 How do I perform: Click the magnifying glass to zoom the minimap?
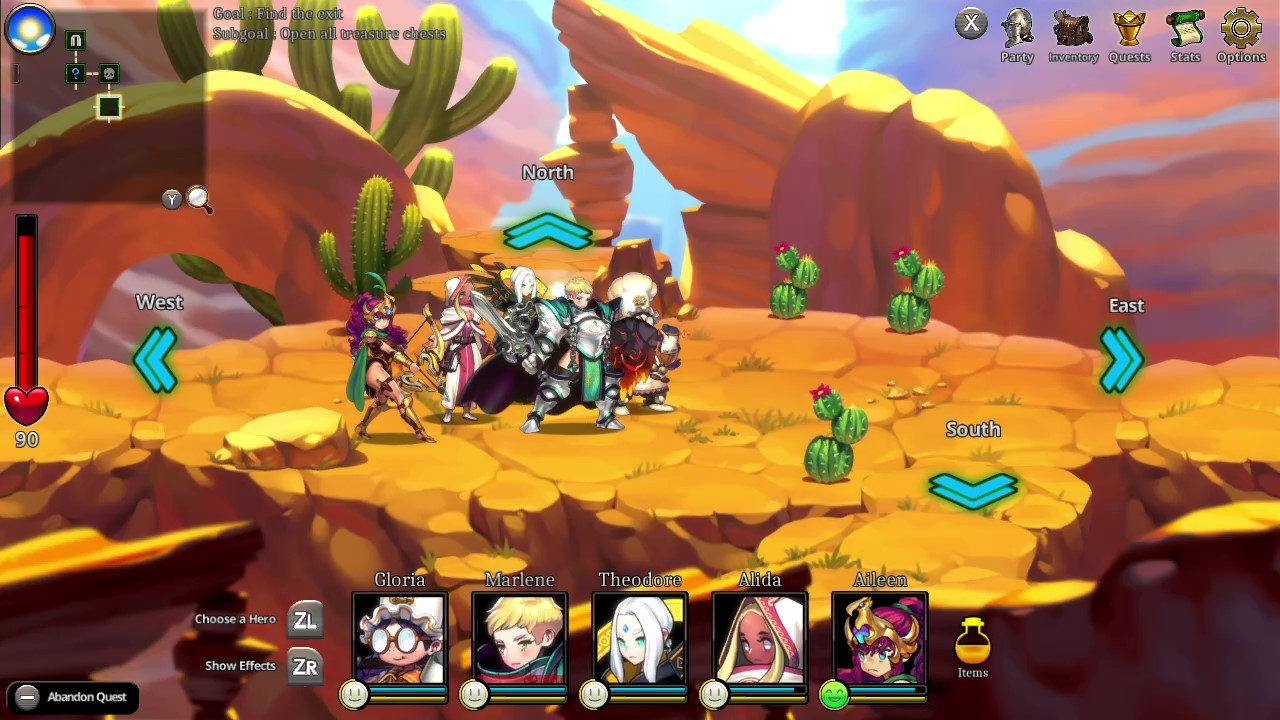click(x=198, y=199)
